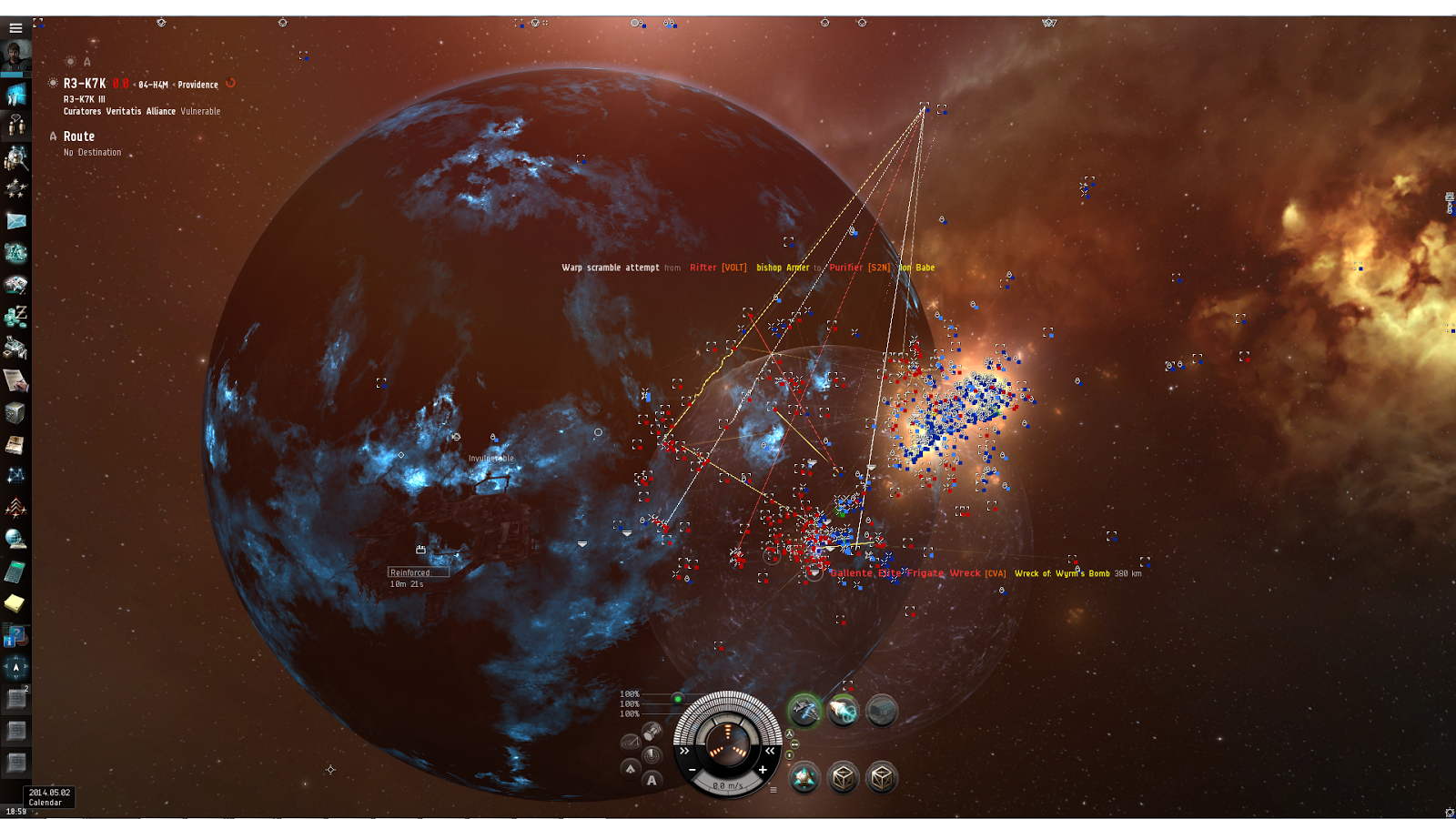Open the cargo hold cube icon on the HUD
Viewport: 1456px width, 819px height.
843,778
